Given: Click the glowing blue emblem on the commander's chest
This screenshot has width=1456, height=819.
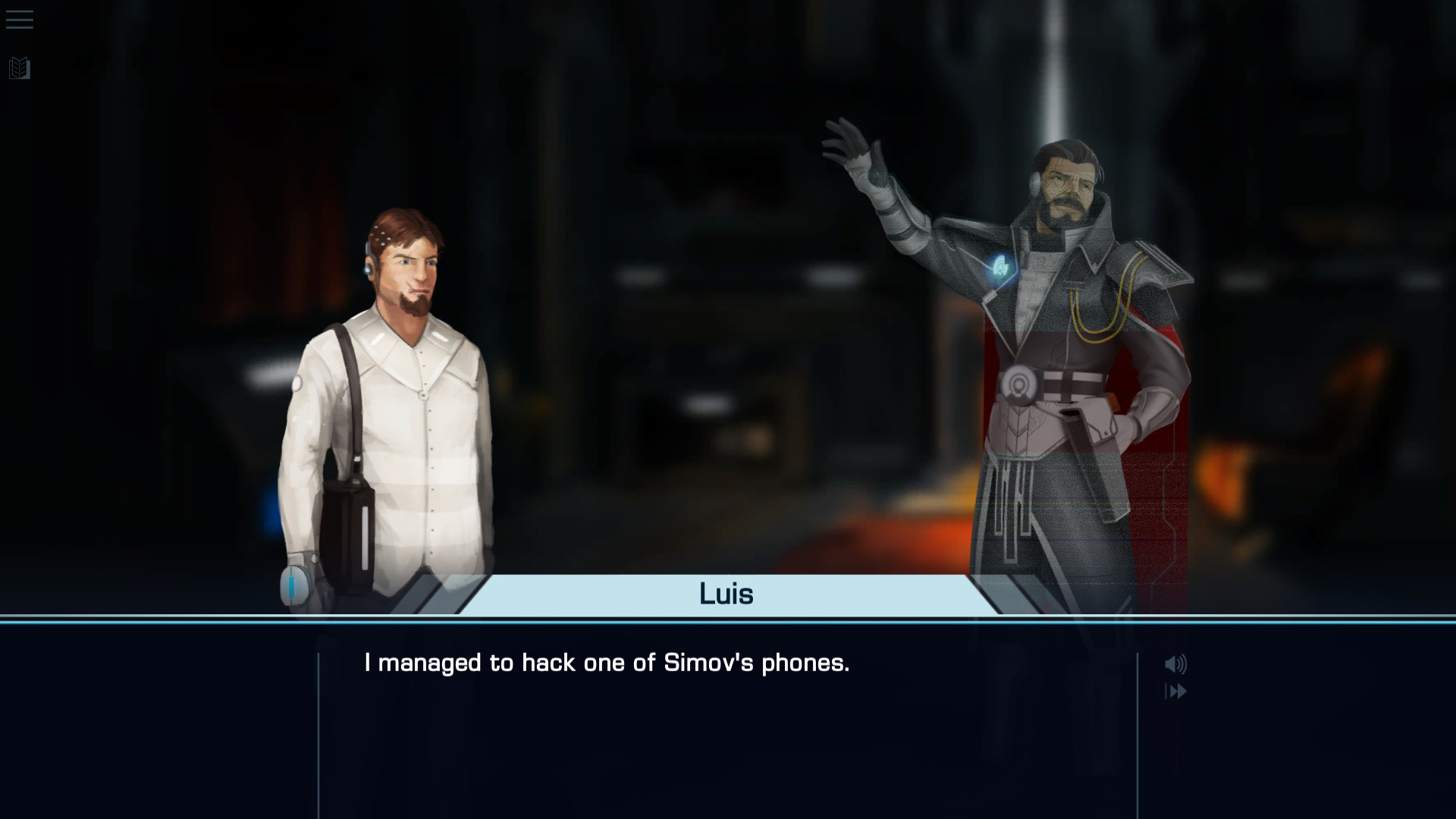Looking at the screenshot, I should pyautogui.click(x=1000, y=266).
